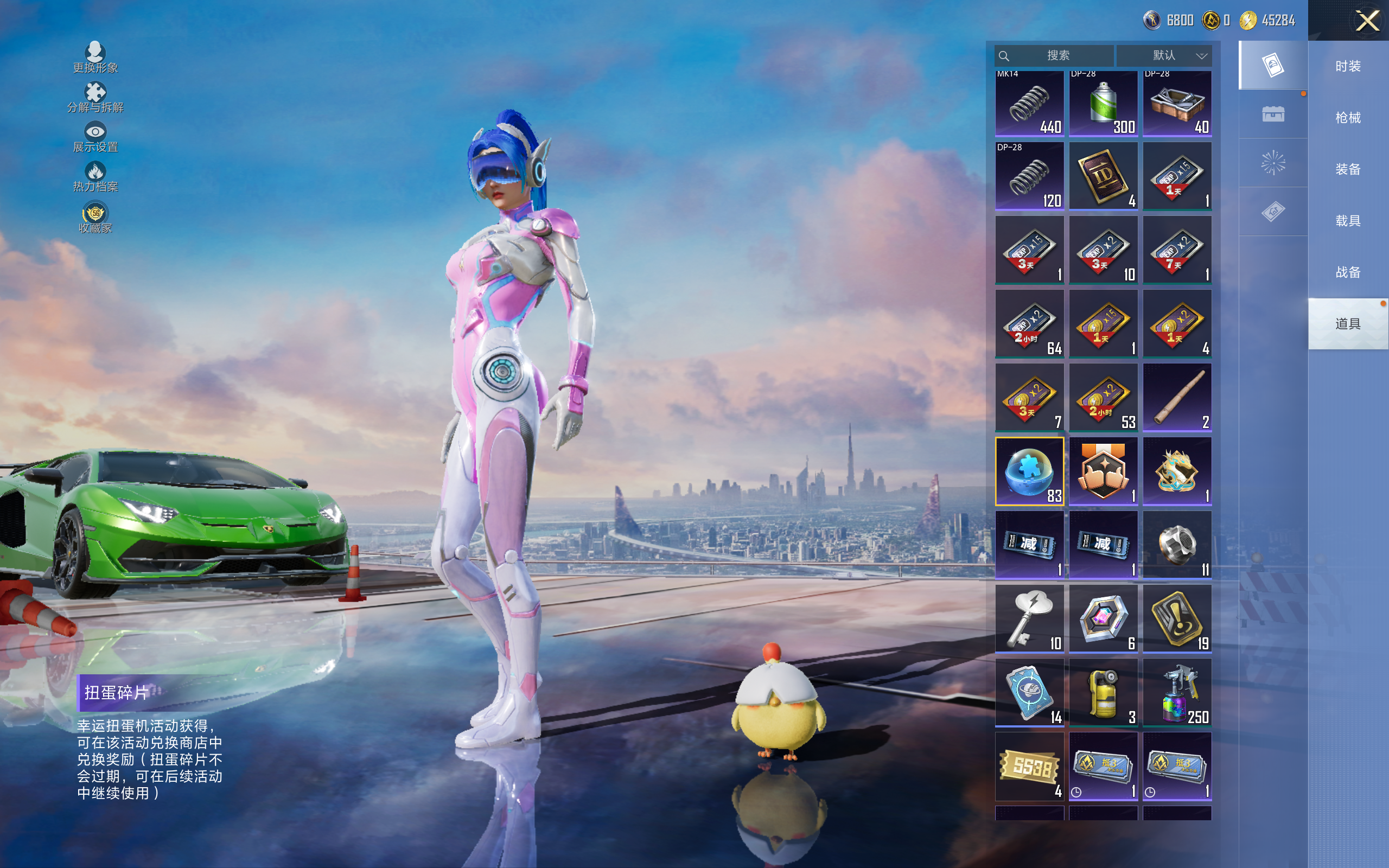Open the 战备 tab

1347,272
